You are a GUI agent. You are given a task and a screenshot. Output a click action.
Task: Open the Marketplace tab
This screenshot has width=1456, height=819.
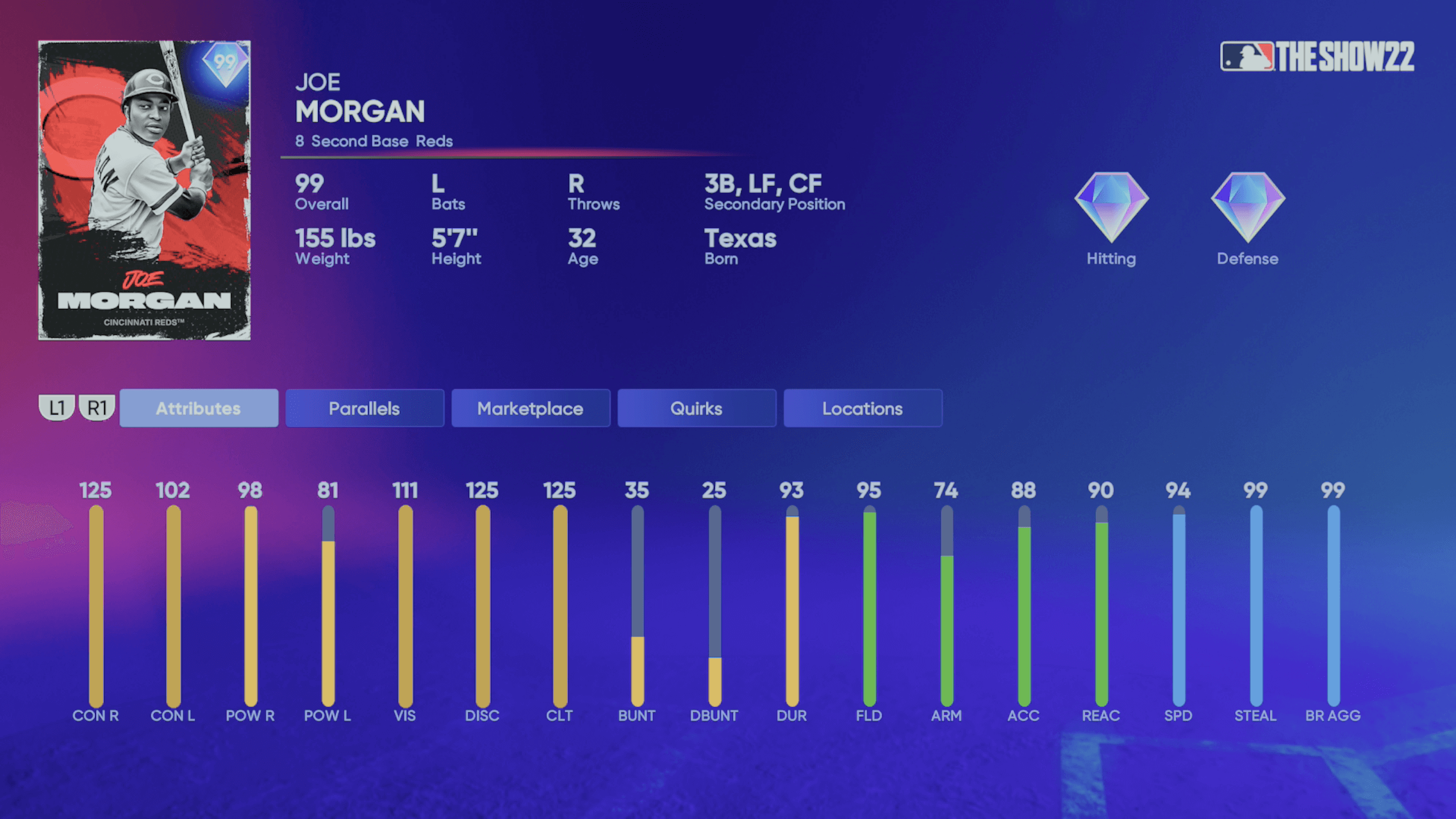(x=530, y=408)
